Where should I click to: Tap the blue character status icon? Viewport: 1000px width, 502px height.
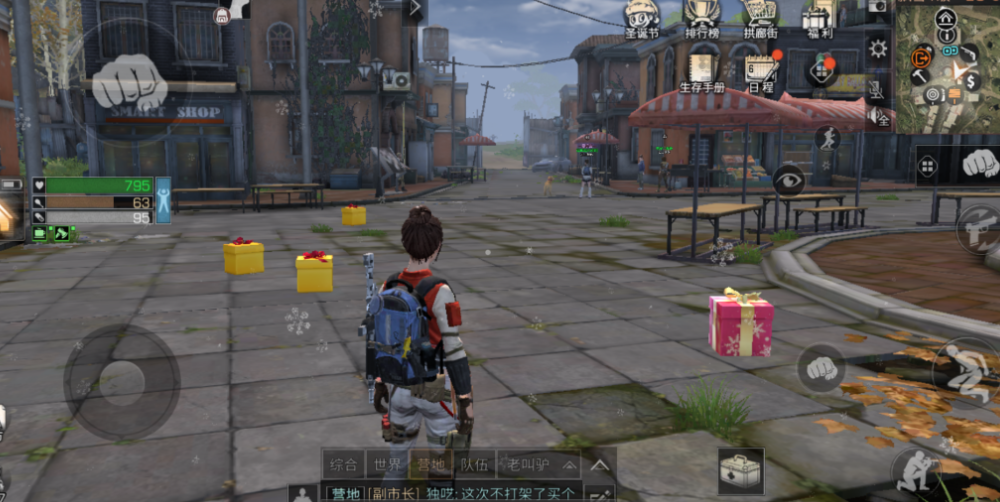tap(162, 199)
